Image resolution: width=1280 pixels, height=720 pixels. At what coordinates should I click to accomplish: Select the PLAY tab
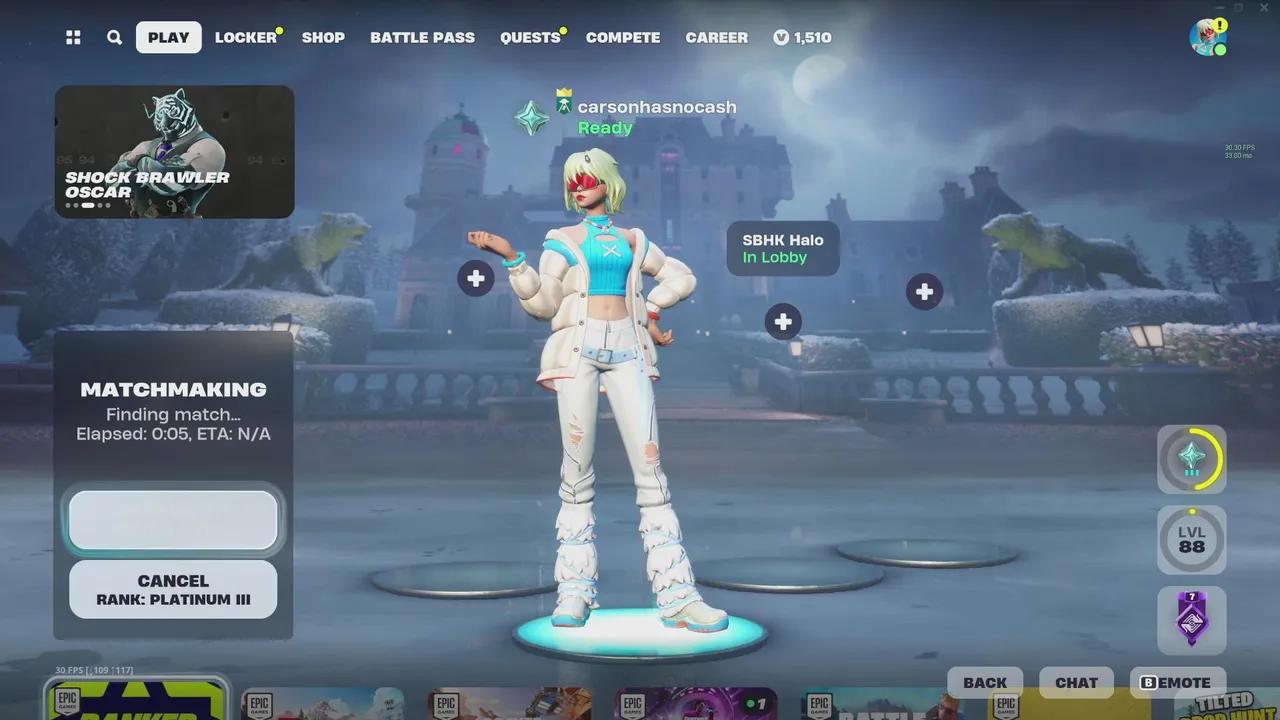click(x=168, y=38)
